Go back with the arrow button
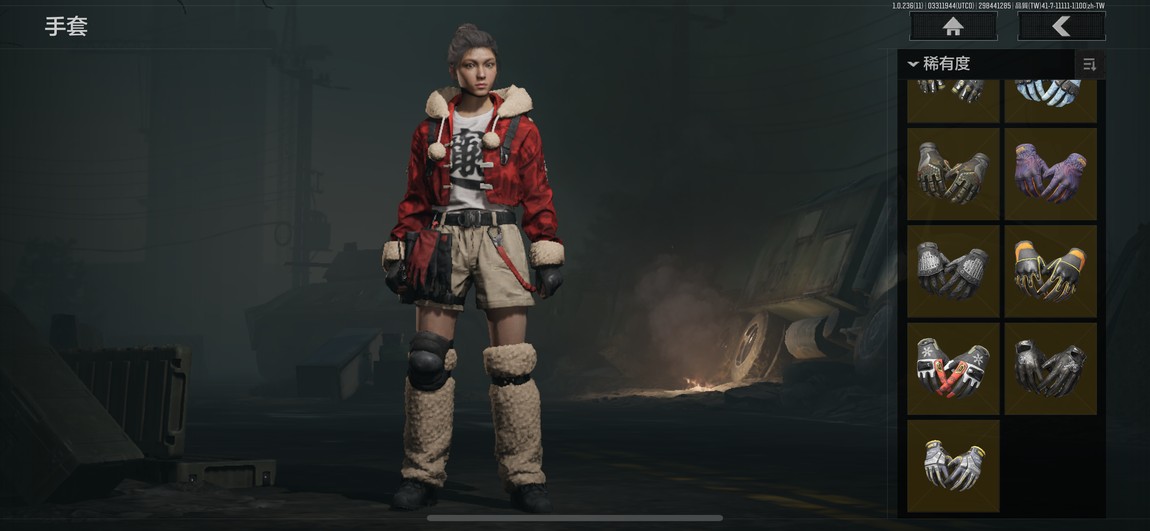 coord(1061,26)
